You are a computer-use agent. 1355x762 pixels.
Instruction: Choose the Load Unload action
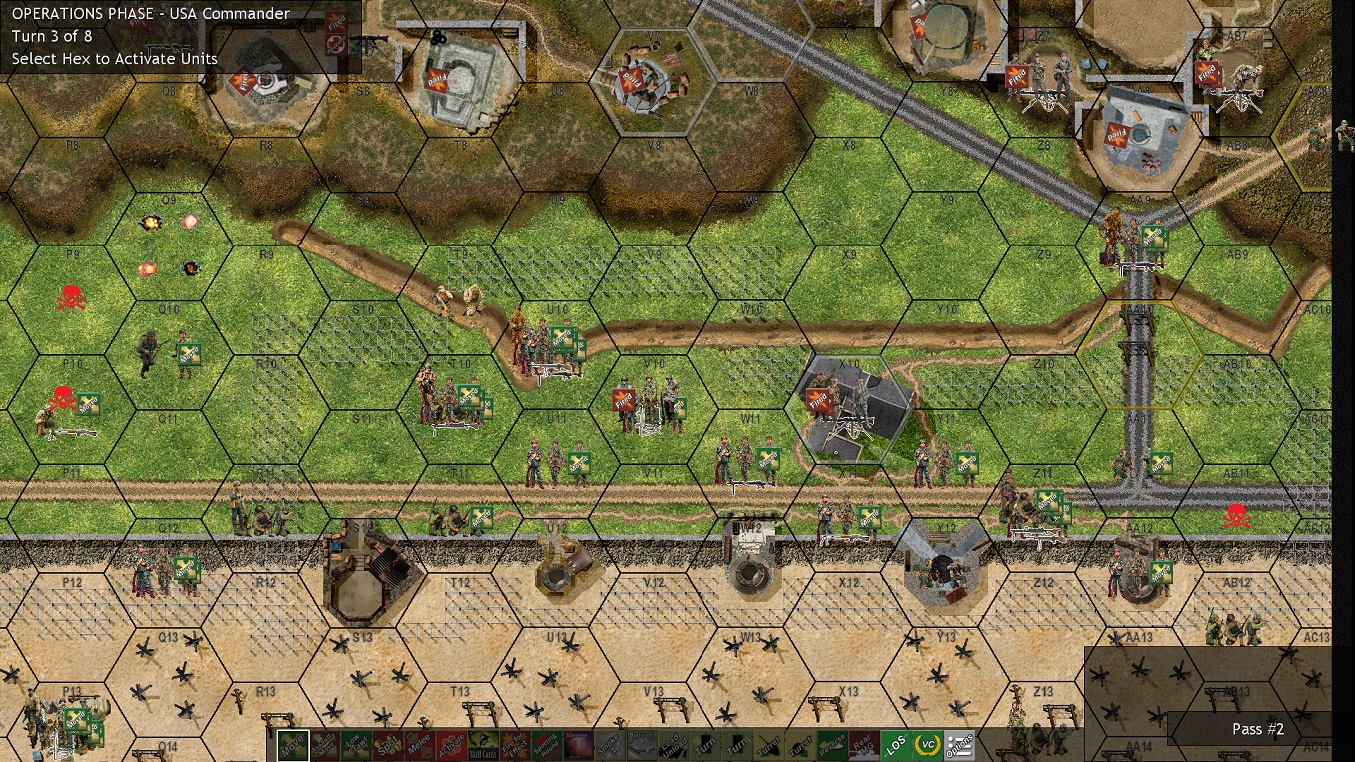click(673, 746)
